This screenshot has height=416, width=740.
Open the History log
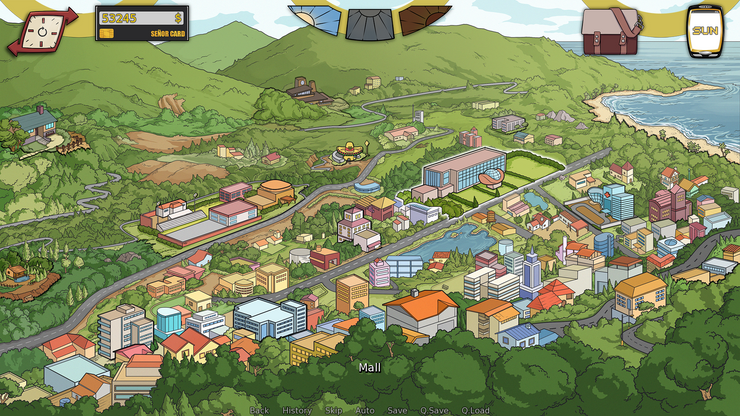point(297,410)
